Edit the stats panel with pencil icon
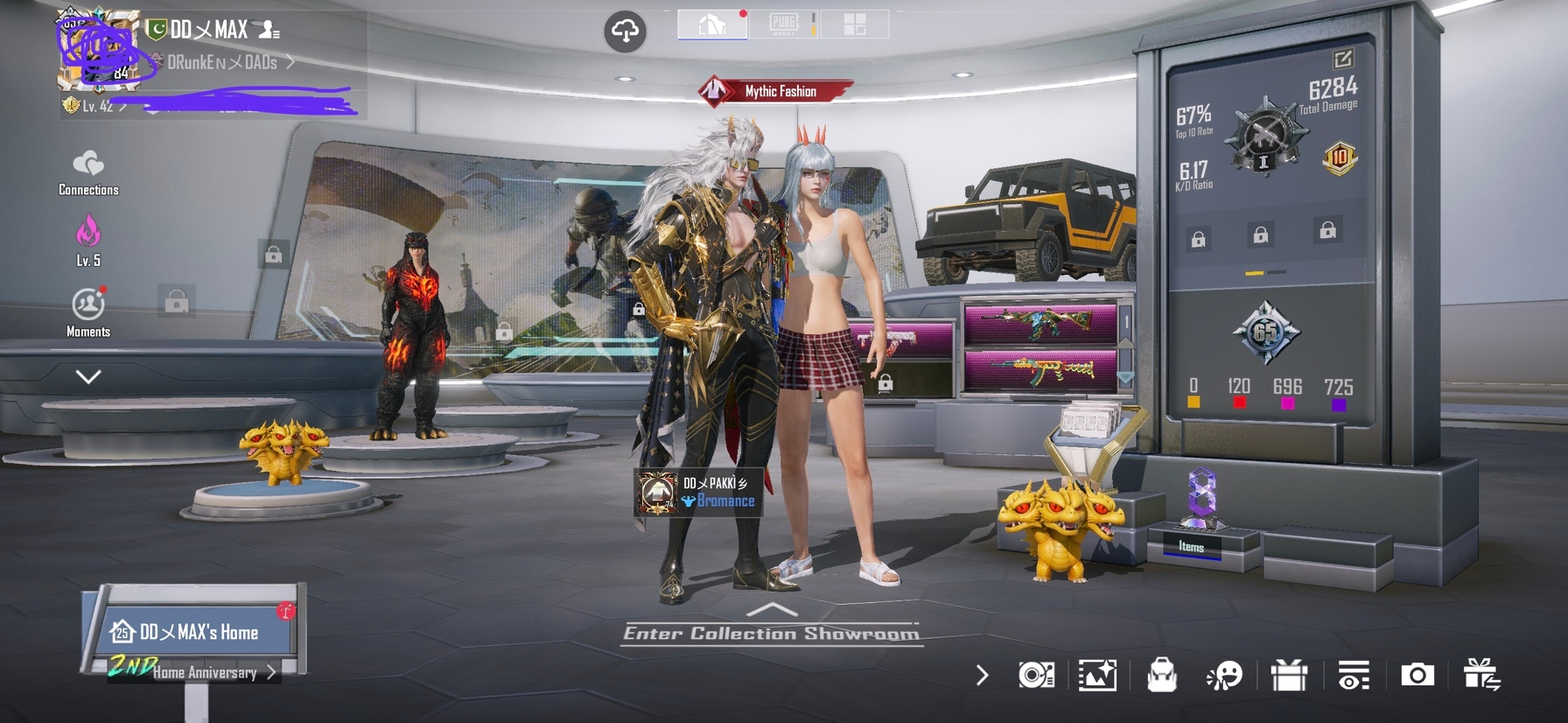This screenshot has height=723, width=1568. tap(1342, 60)
